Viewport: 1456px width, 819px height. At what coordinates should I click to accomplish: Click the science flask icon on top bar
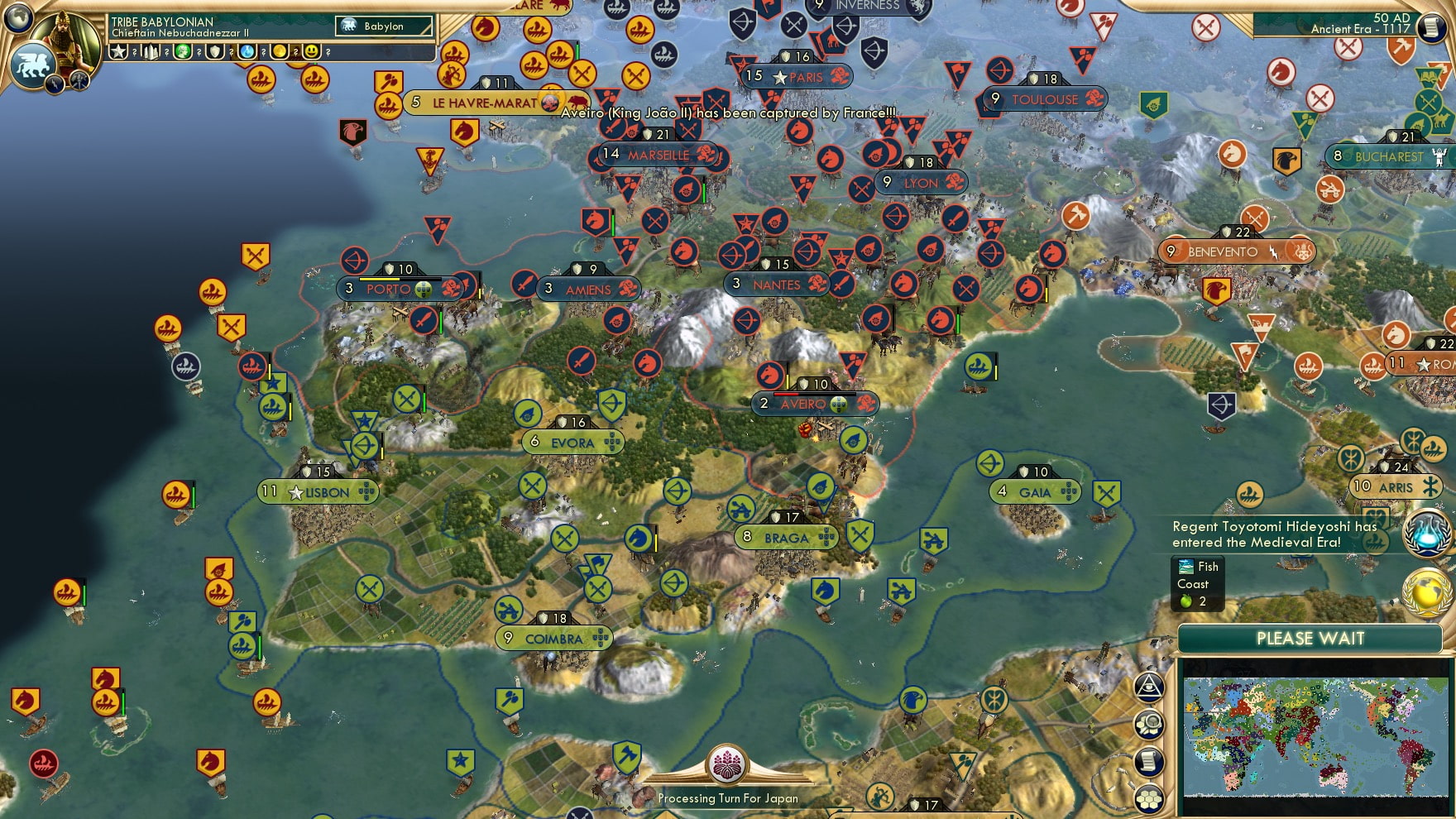[x=246, y=52]
